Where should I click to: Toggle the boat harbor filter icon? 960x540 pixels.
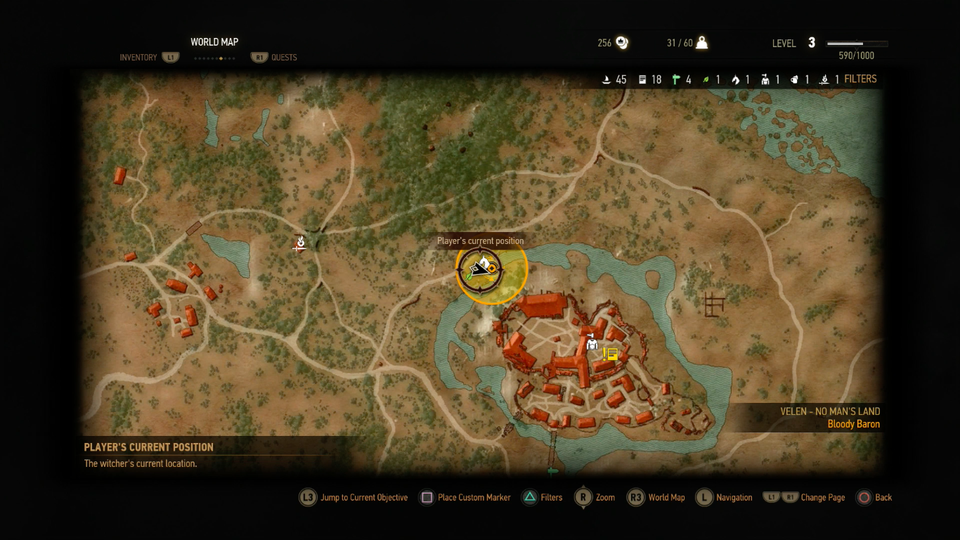click(606, 79)
